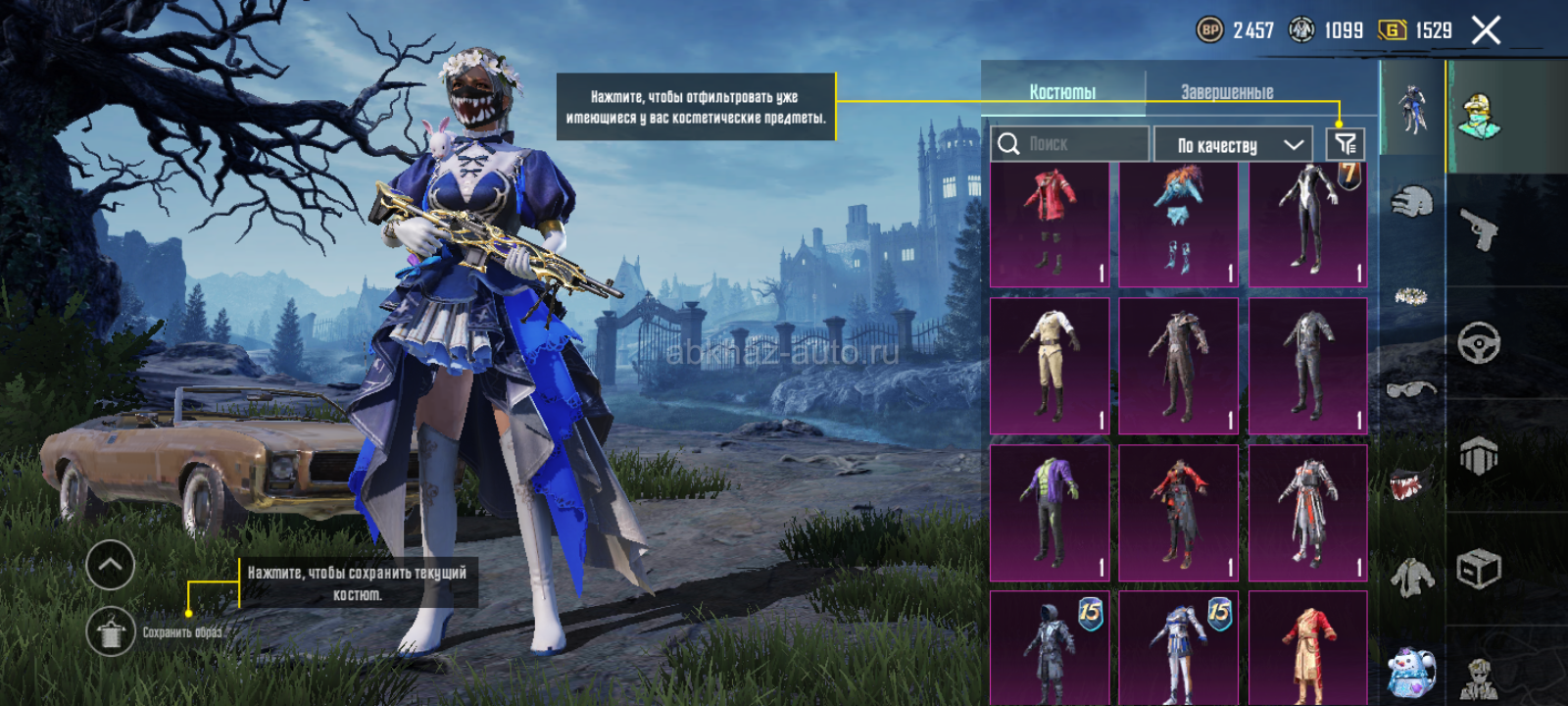This screenshot has width=1568, height=706.
Task: Open the steering wheel vehicle section
Action: tap(1479, 343)
